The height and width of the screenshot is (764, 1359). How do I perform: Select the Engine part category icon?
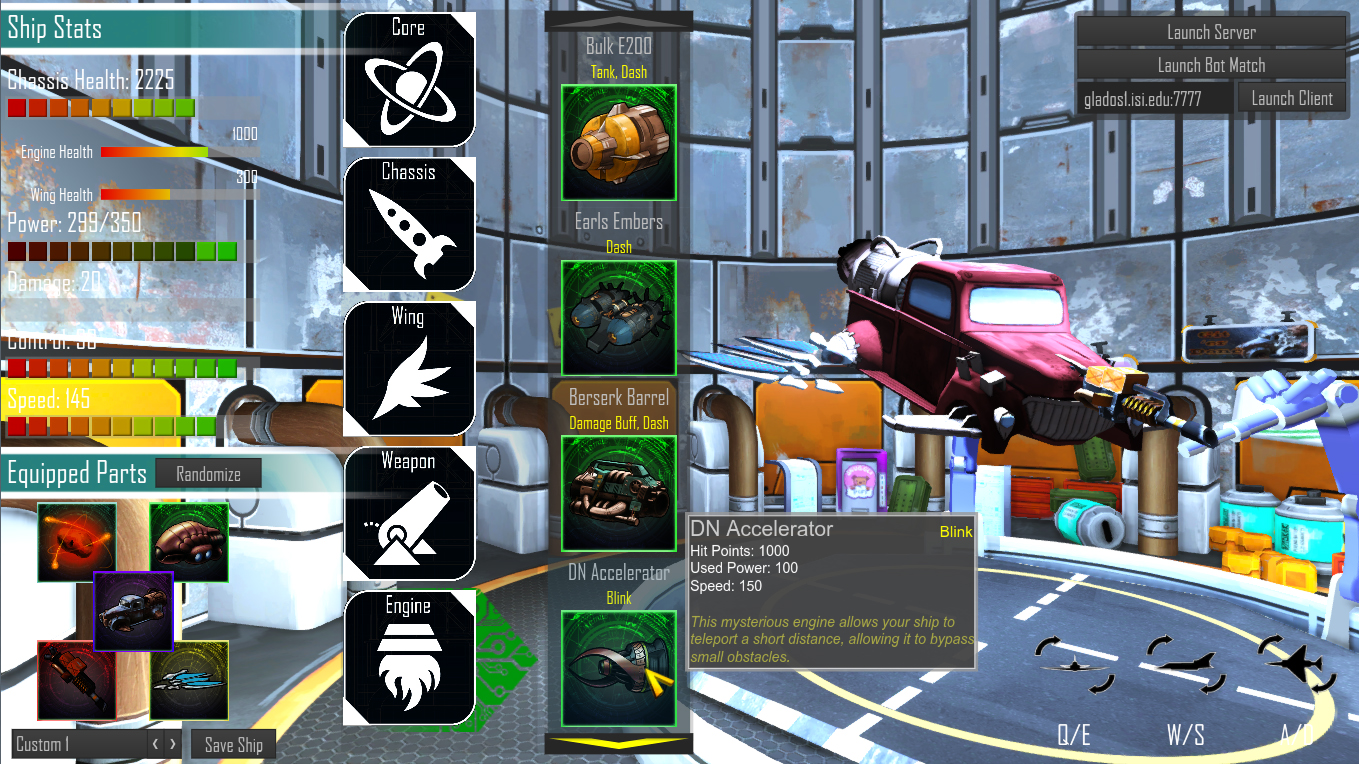(409, 655)
